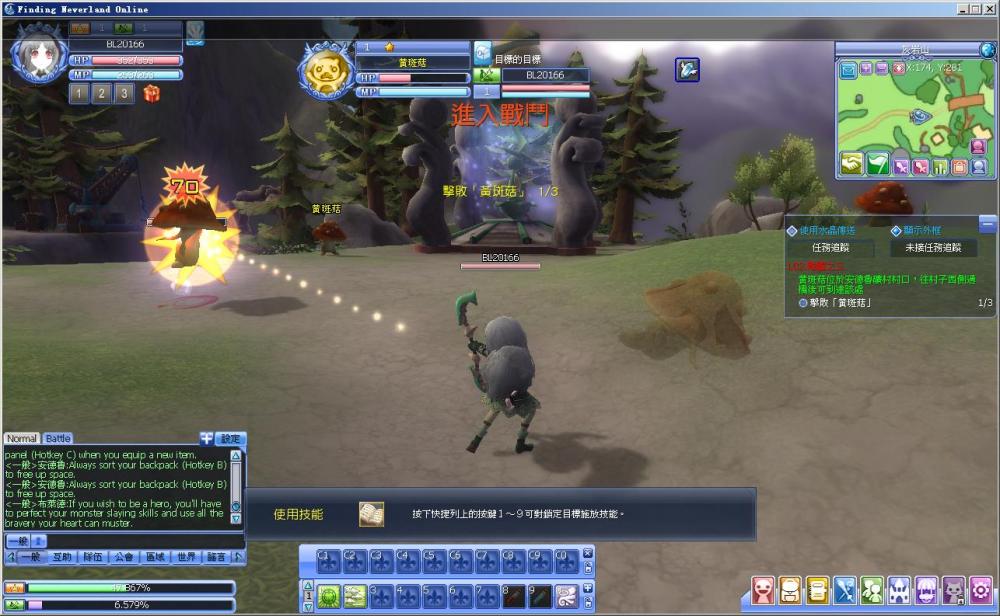Screen dimensions: 1000x616
Task: Select the 任務追蹤 quest tracking tab
Action: click(x=829, y=248)
